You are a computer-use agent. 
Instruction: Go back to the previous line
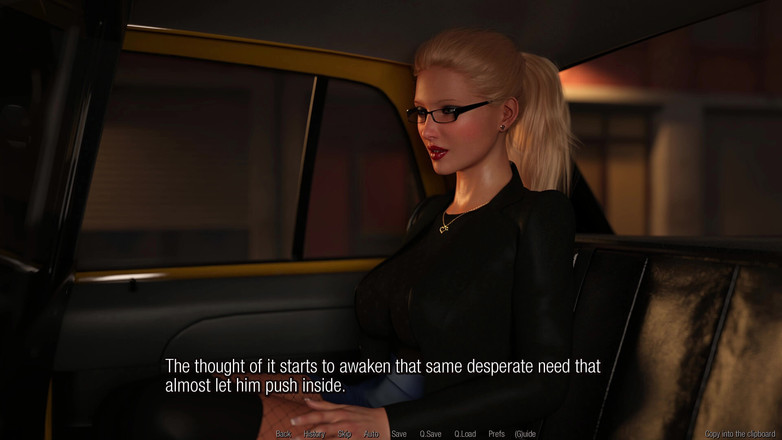tap(283, 434)
